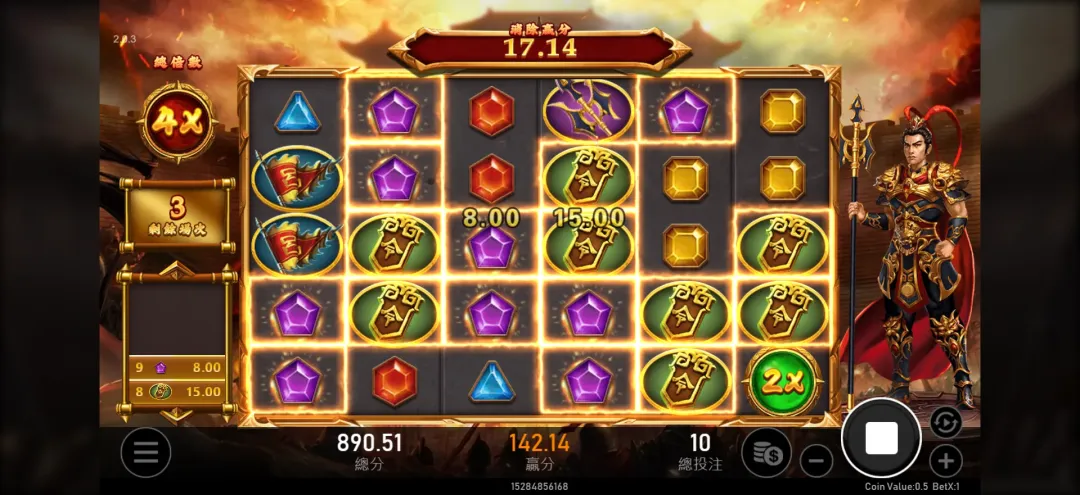
Task: Open the coin bet settings
Action: [766, 452]
